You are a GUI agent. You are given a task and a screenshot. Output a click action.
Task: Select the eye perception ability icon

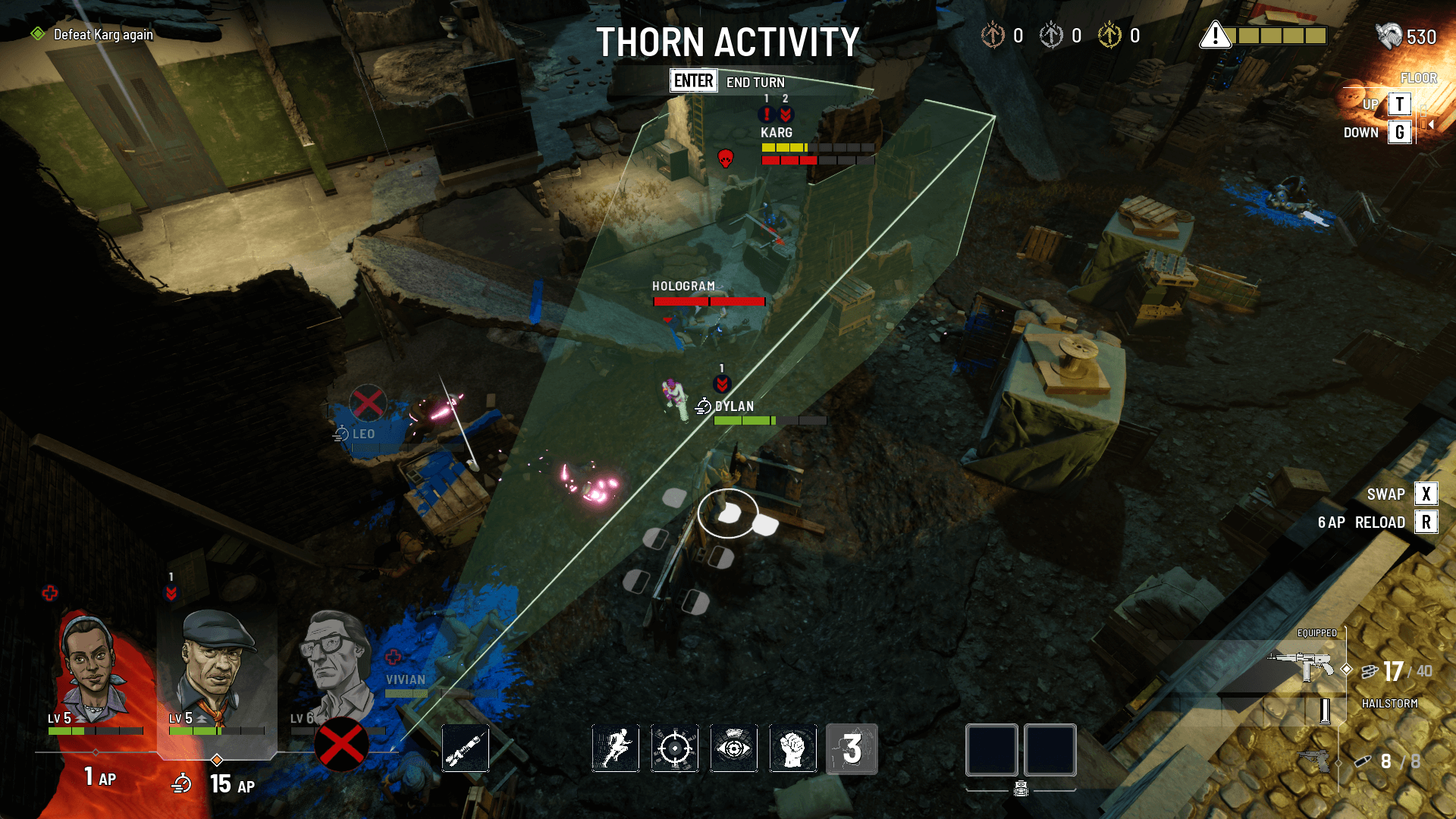pos(733,749)
